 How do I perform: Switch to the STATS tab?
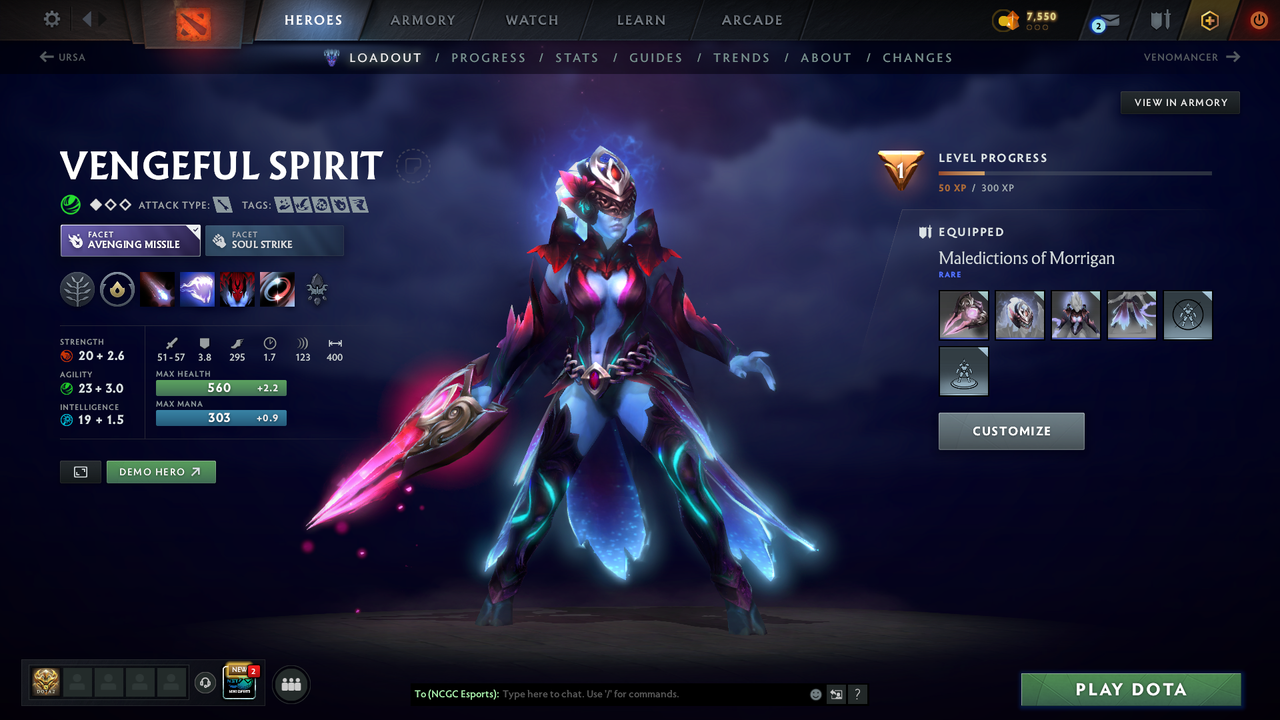pos(577,57)
